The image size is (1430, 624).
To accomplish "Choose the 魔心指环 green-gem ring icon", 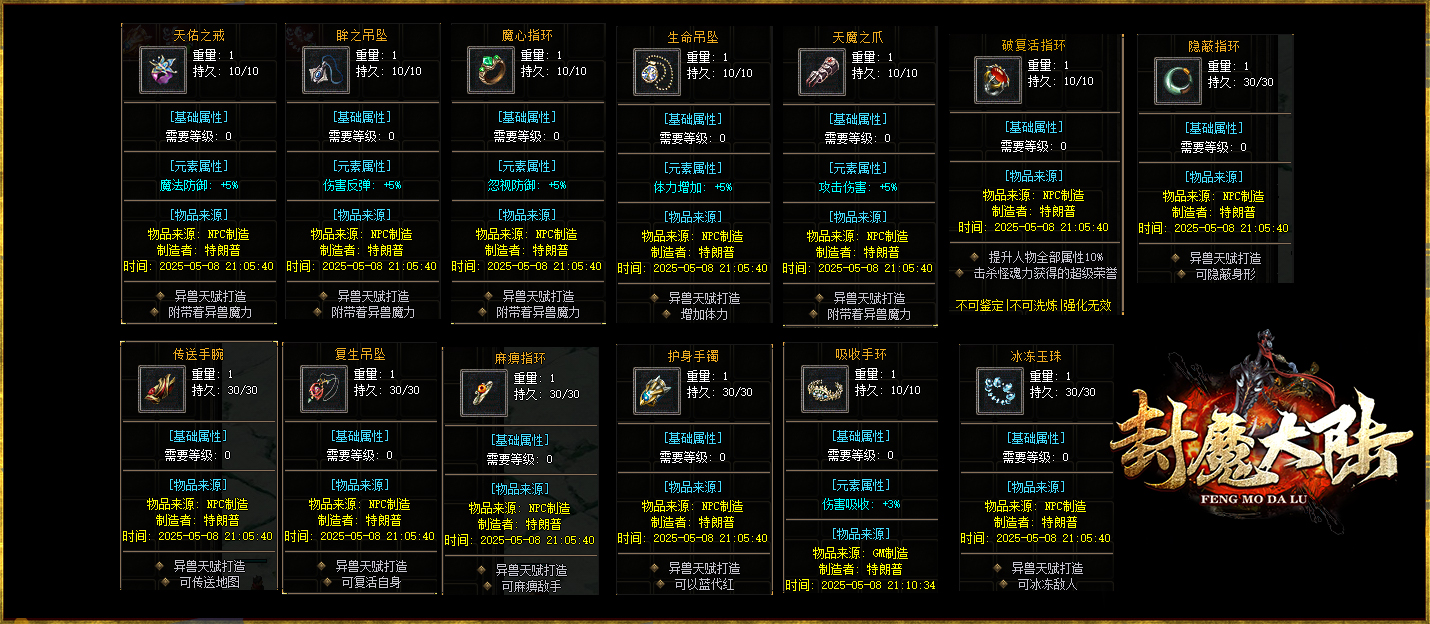I will 491,70.
